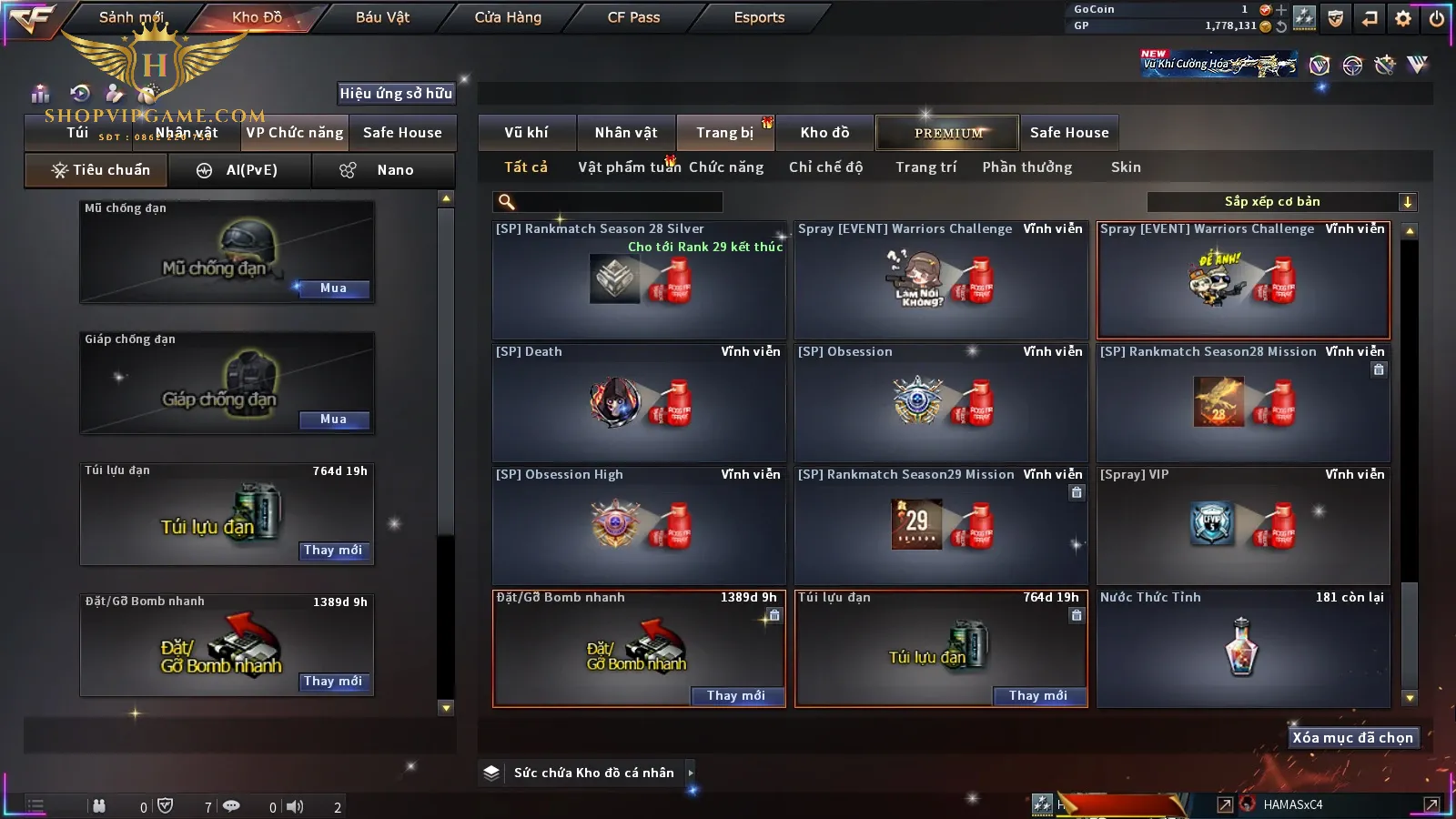Select the [SP] Death spray item
The image size is (1456, 819).
[x=638, y=402]
